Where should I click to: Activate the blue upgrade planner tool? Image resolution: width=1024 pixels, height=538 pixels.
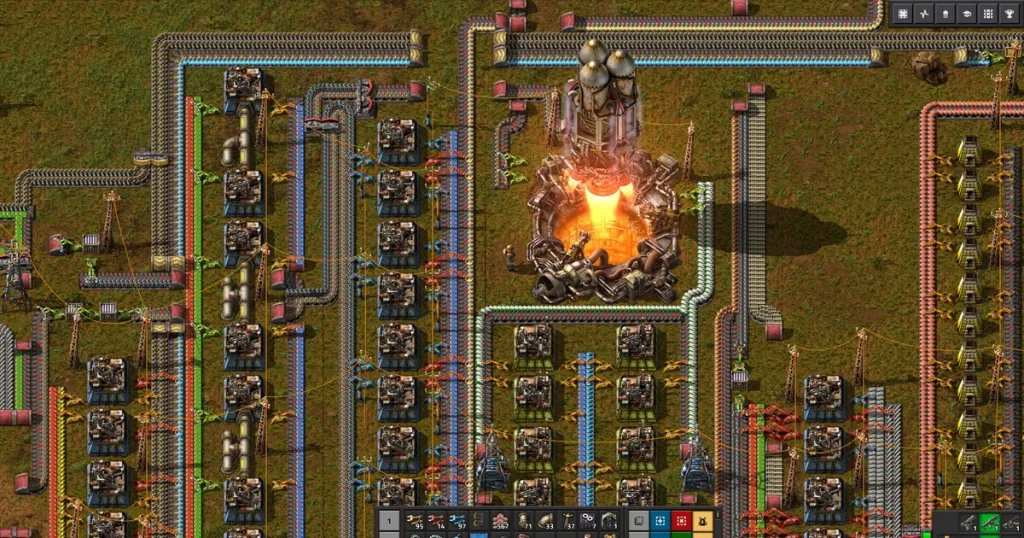pyautogui.click(x=661, y=521)
